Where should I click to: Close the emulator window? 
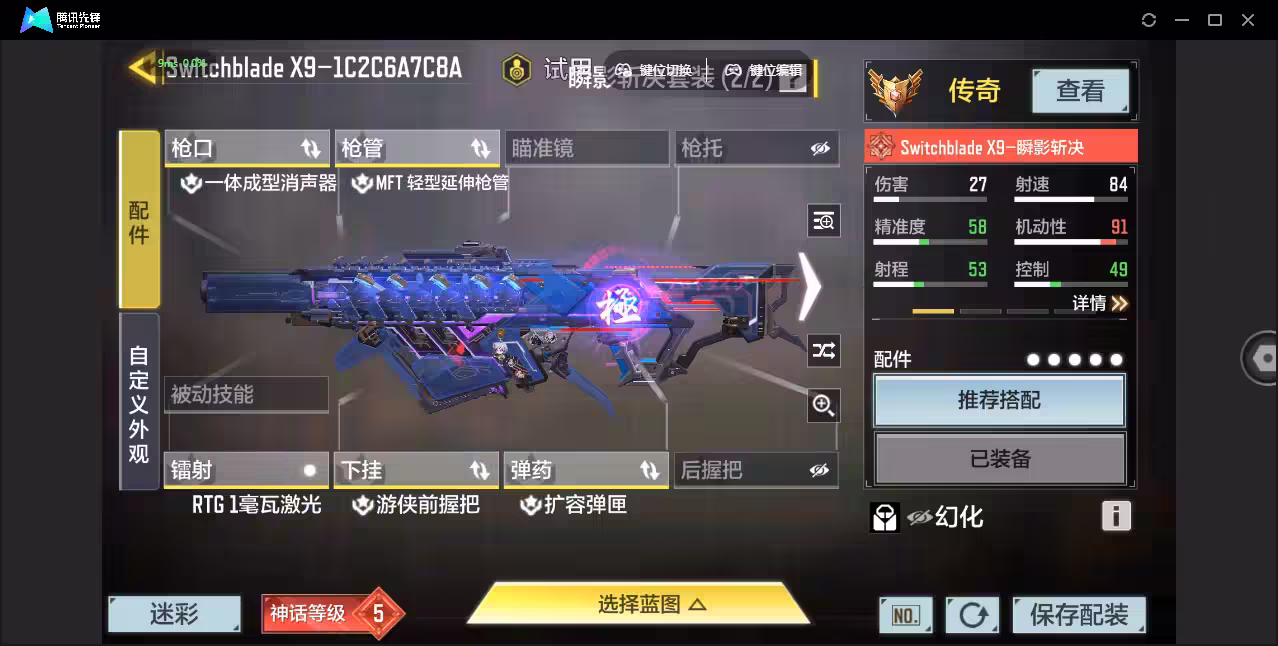[x=1248, y=20]
